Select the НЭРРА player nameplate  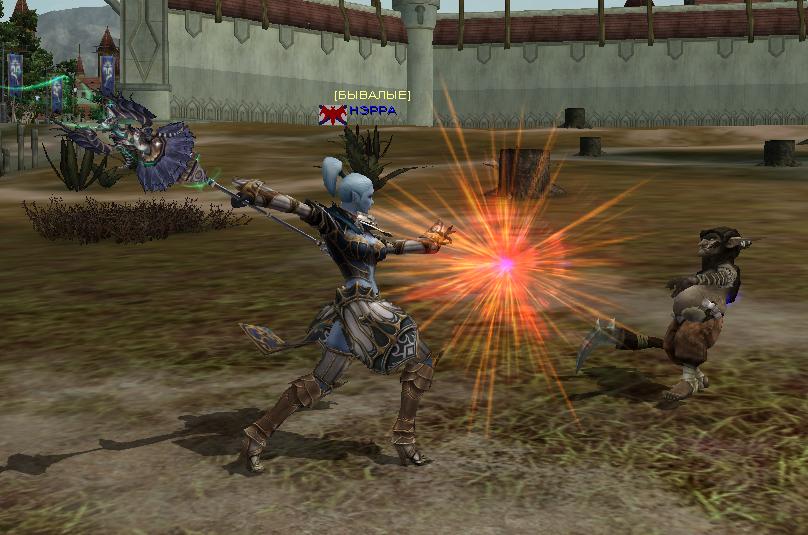[372, 110]
